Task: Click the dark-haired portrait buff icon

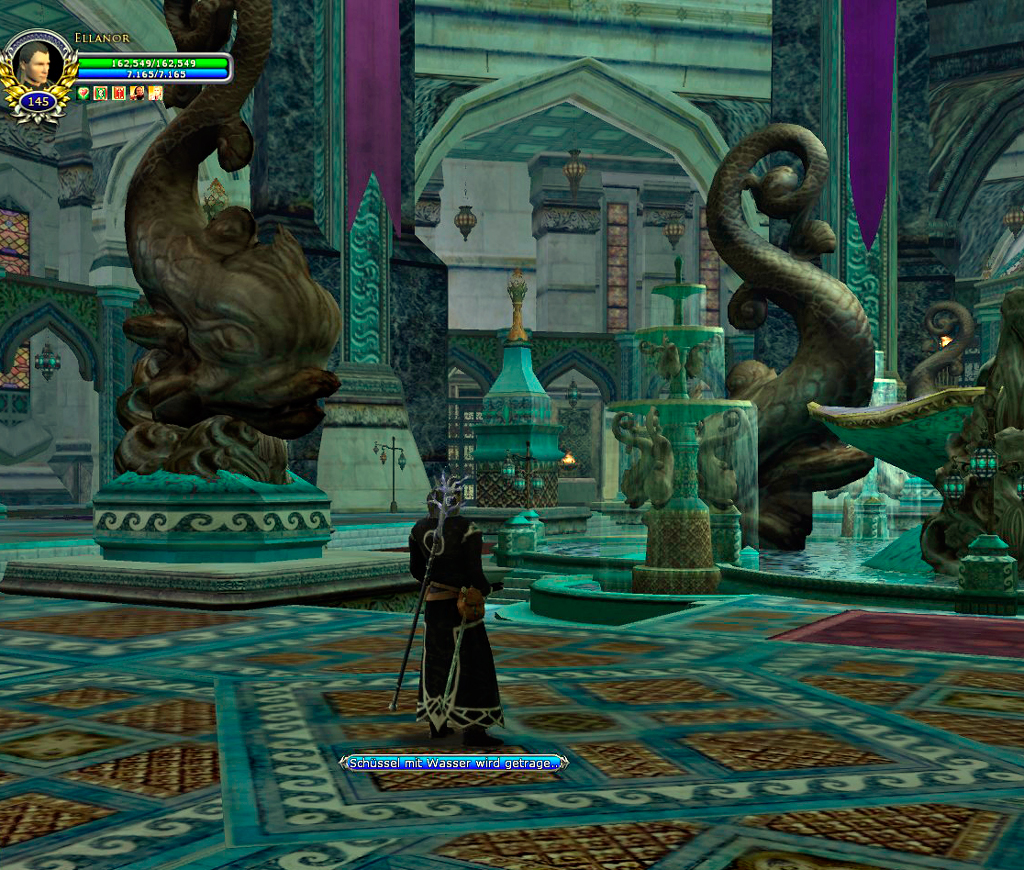Action: (137, 93)
